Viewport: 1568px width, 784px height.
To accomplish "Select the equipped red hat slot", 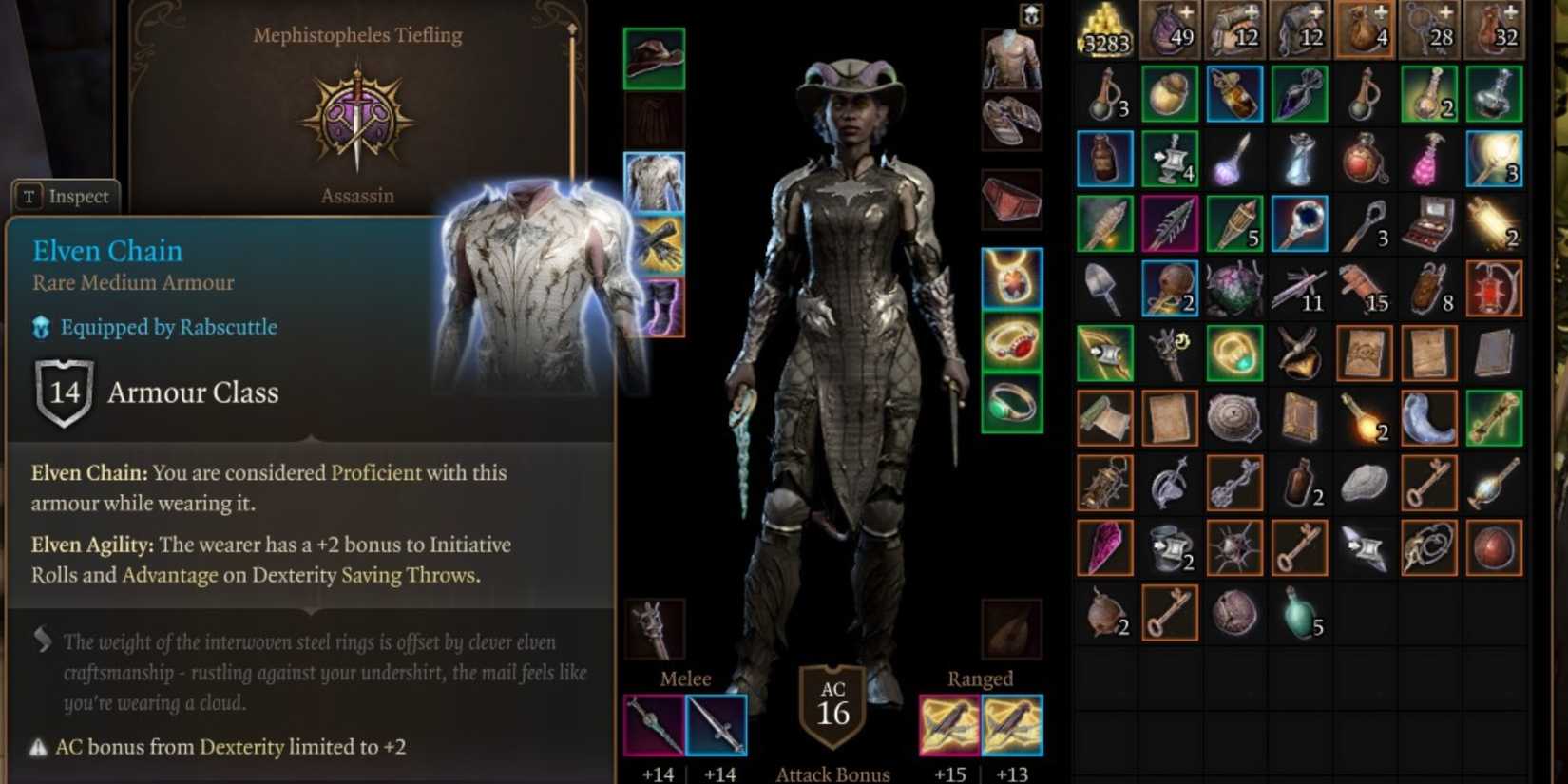I will point(653,57).
